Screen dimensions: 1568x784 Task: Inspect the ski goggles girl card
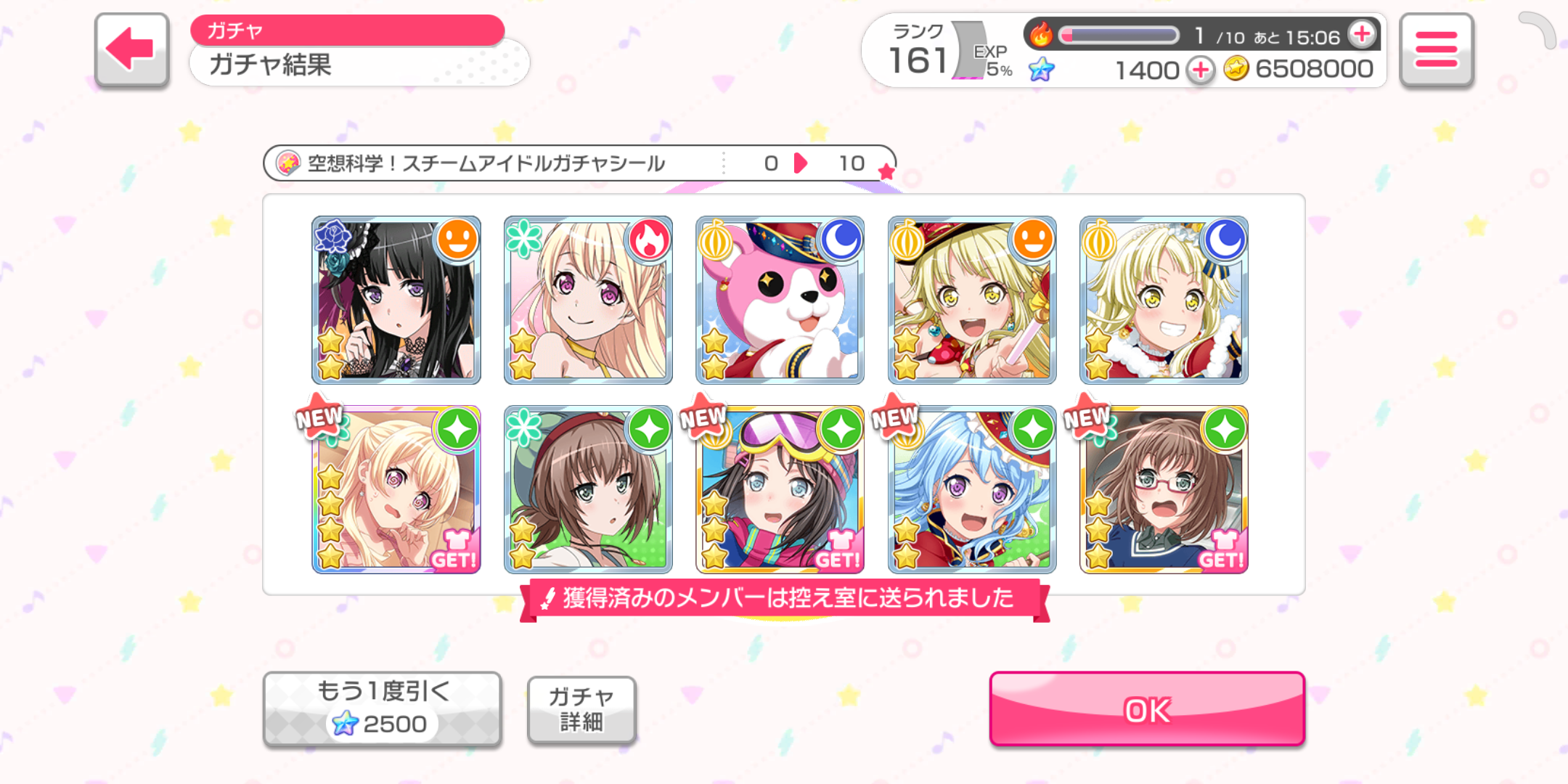(x=780, y=489)
